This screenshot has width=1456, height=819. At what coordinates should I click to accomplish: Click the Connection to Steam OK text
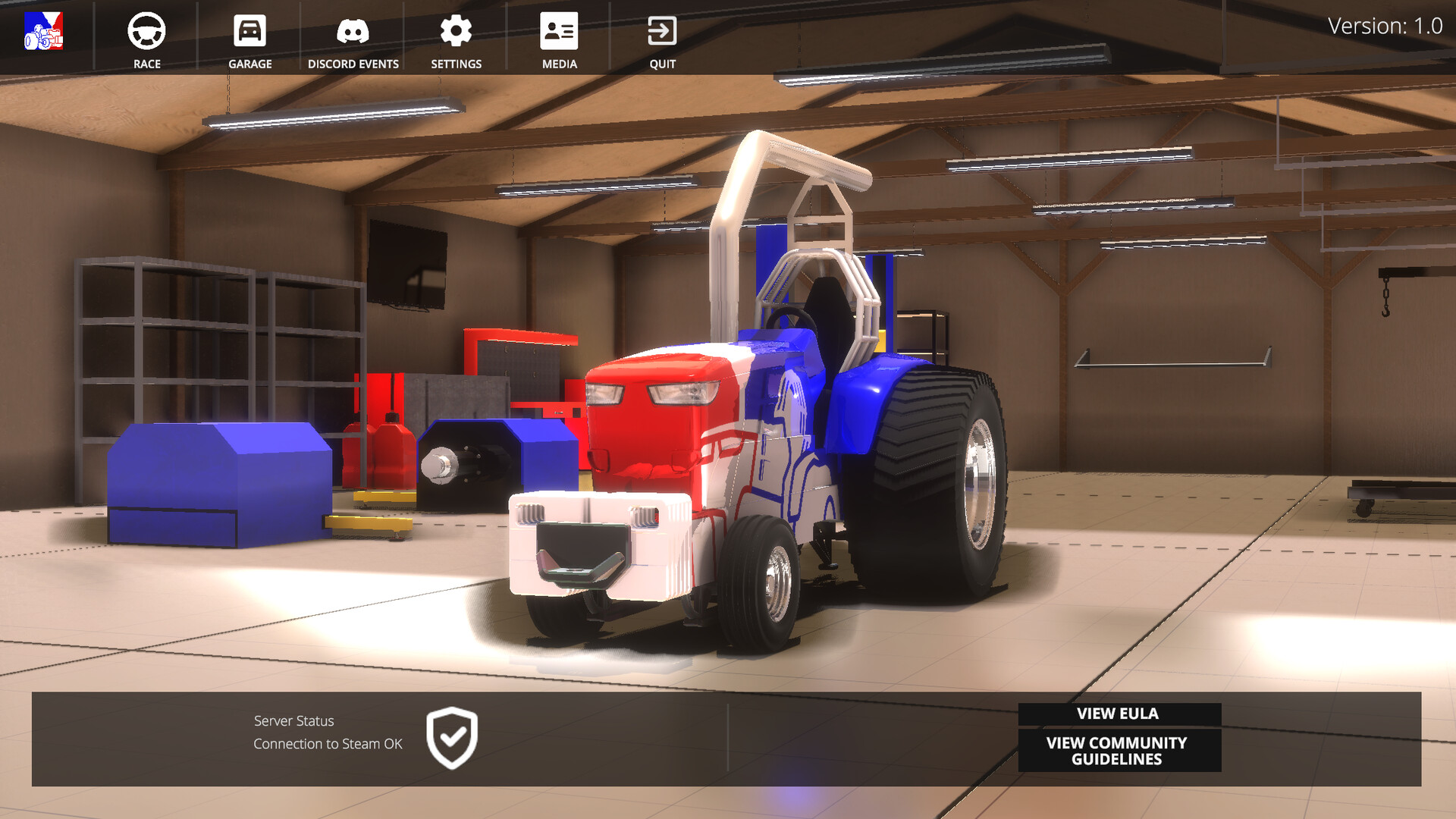pyautogui.click(x=328, y=744)
